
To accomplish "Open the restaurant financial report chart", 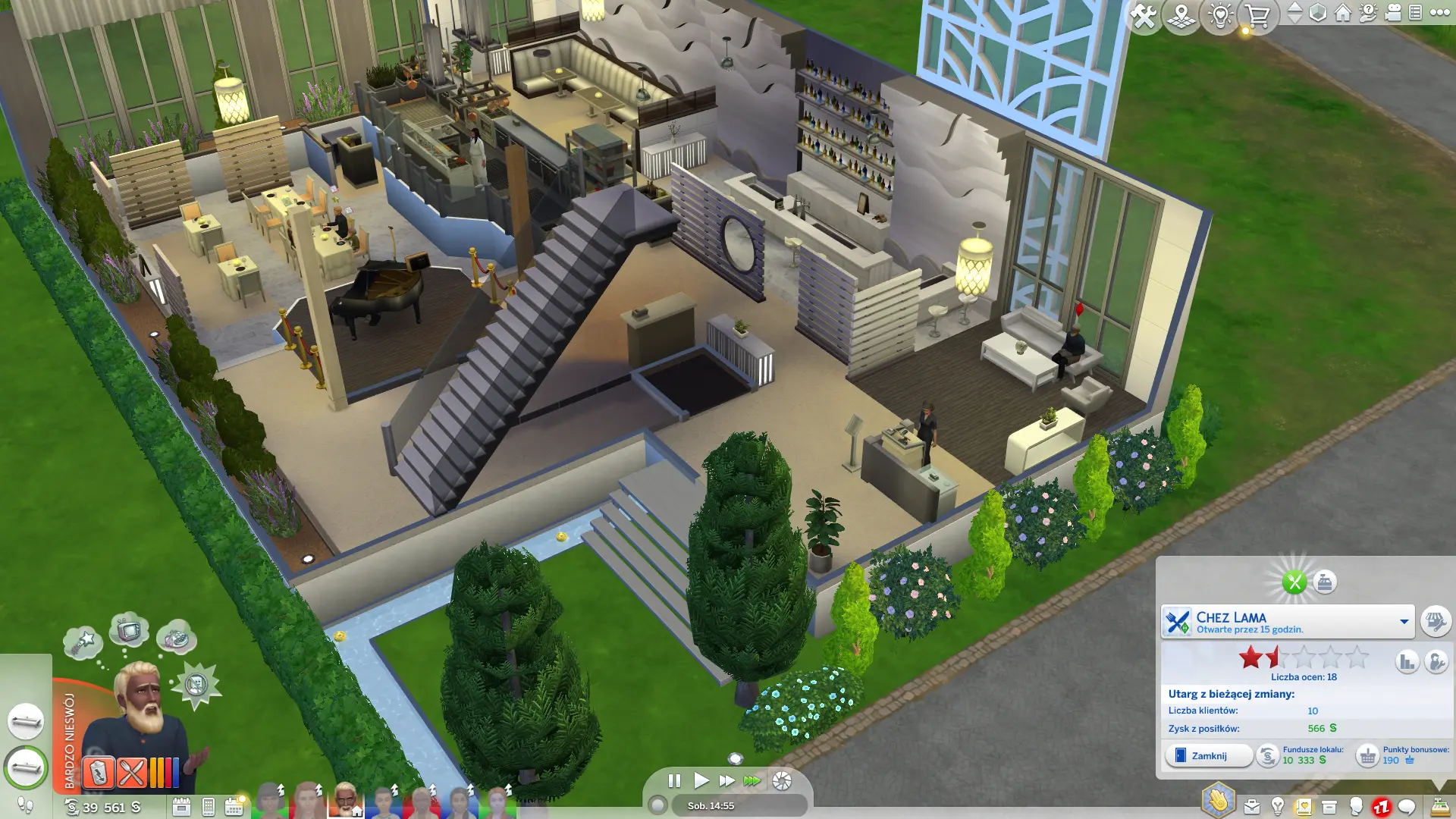I will click(1407, 662).
